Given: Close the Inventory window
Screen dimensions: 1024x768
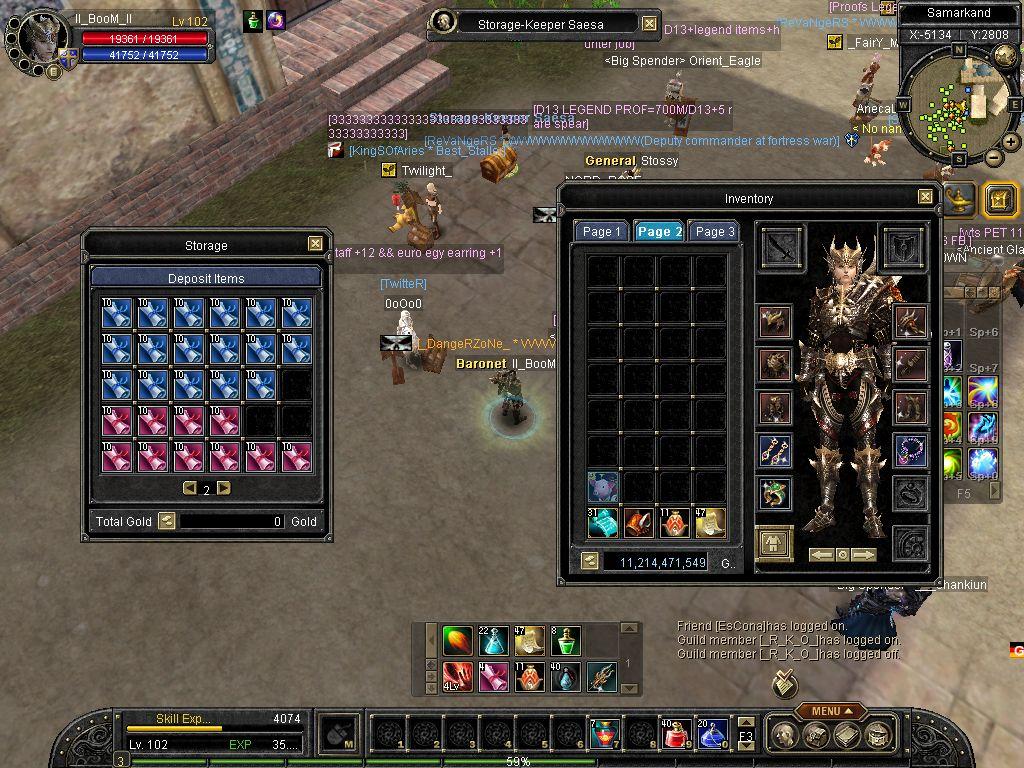Looking at the screenshot, I should coord(925,197).
